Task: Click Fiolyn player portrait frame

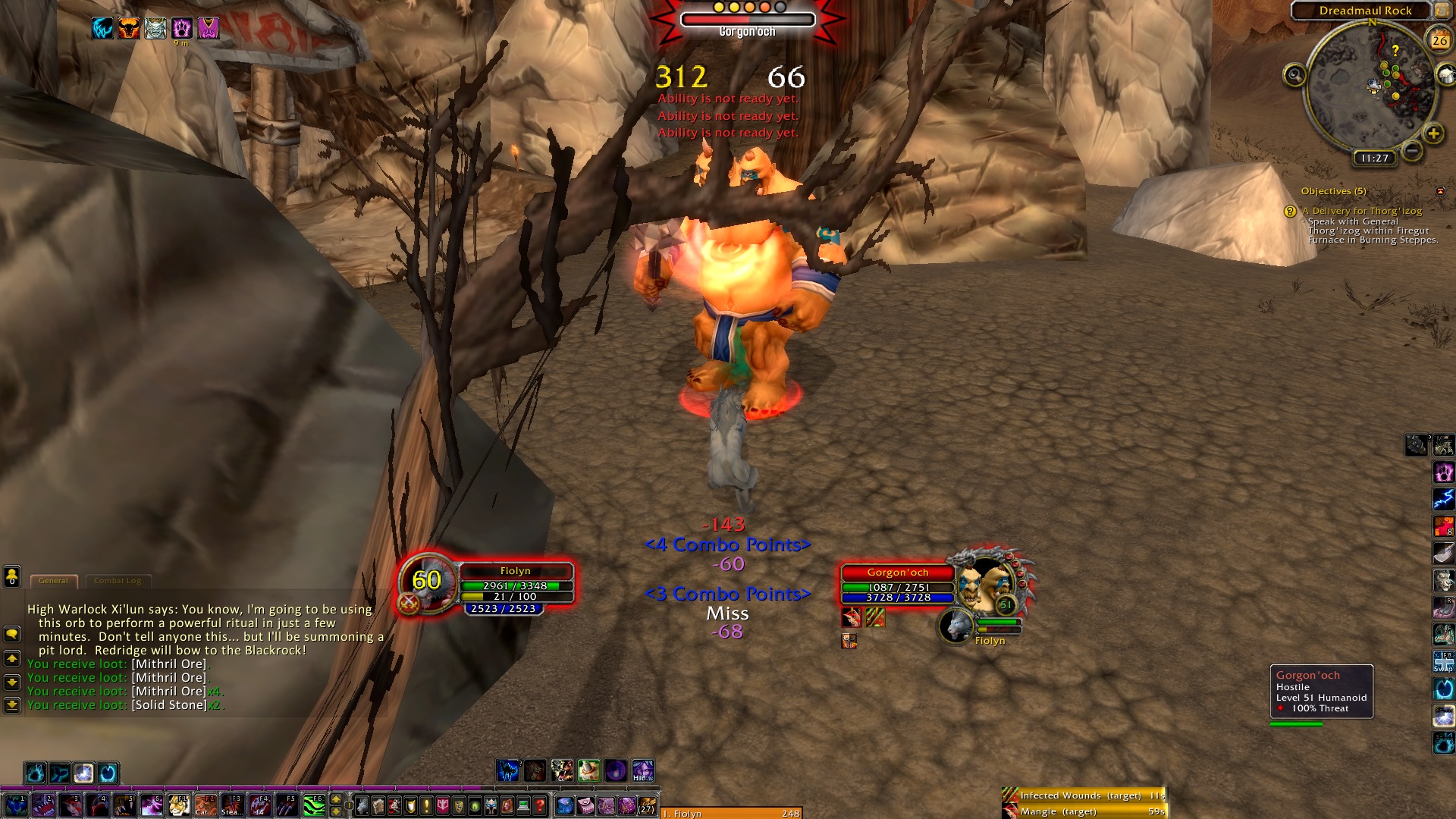Action: click(426, 582)
